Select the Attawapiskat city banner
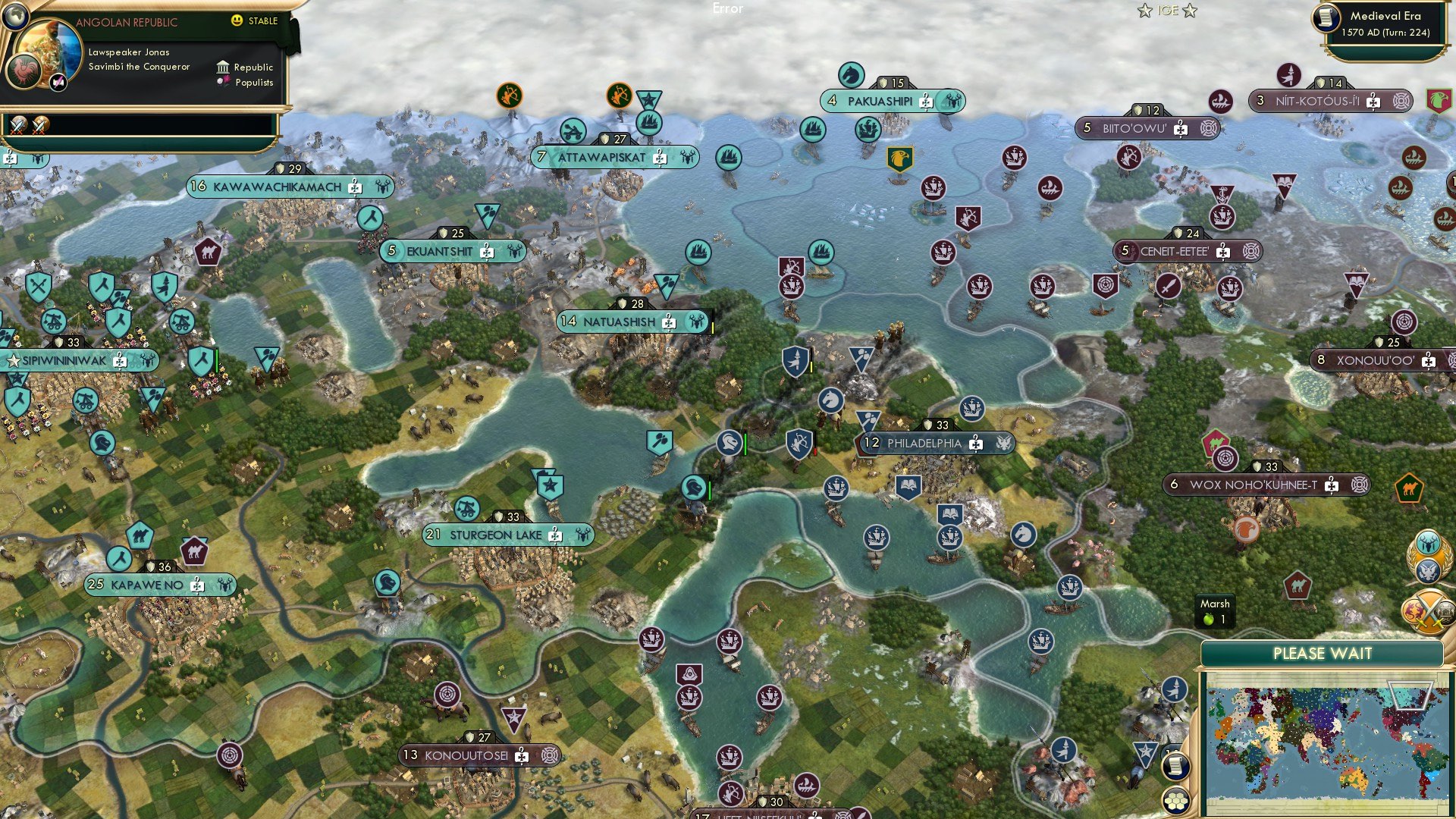Screen dimensions: 1456x819 point(601,158)
